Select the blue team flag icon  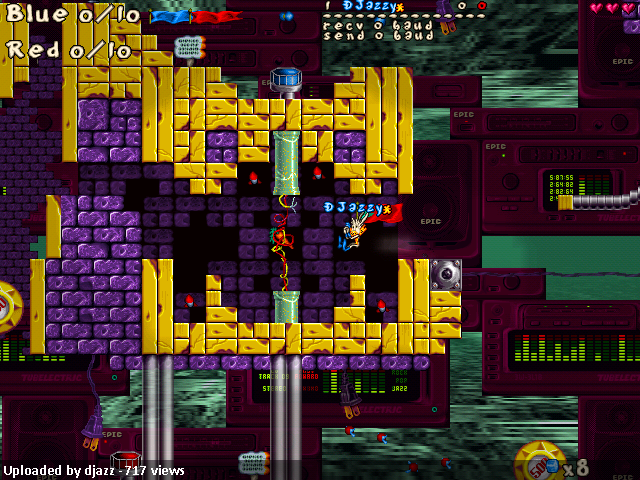[x=170, y=17]
